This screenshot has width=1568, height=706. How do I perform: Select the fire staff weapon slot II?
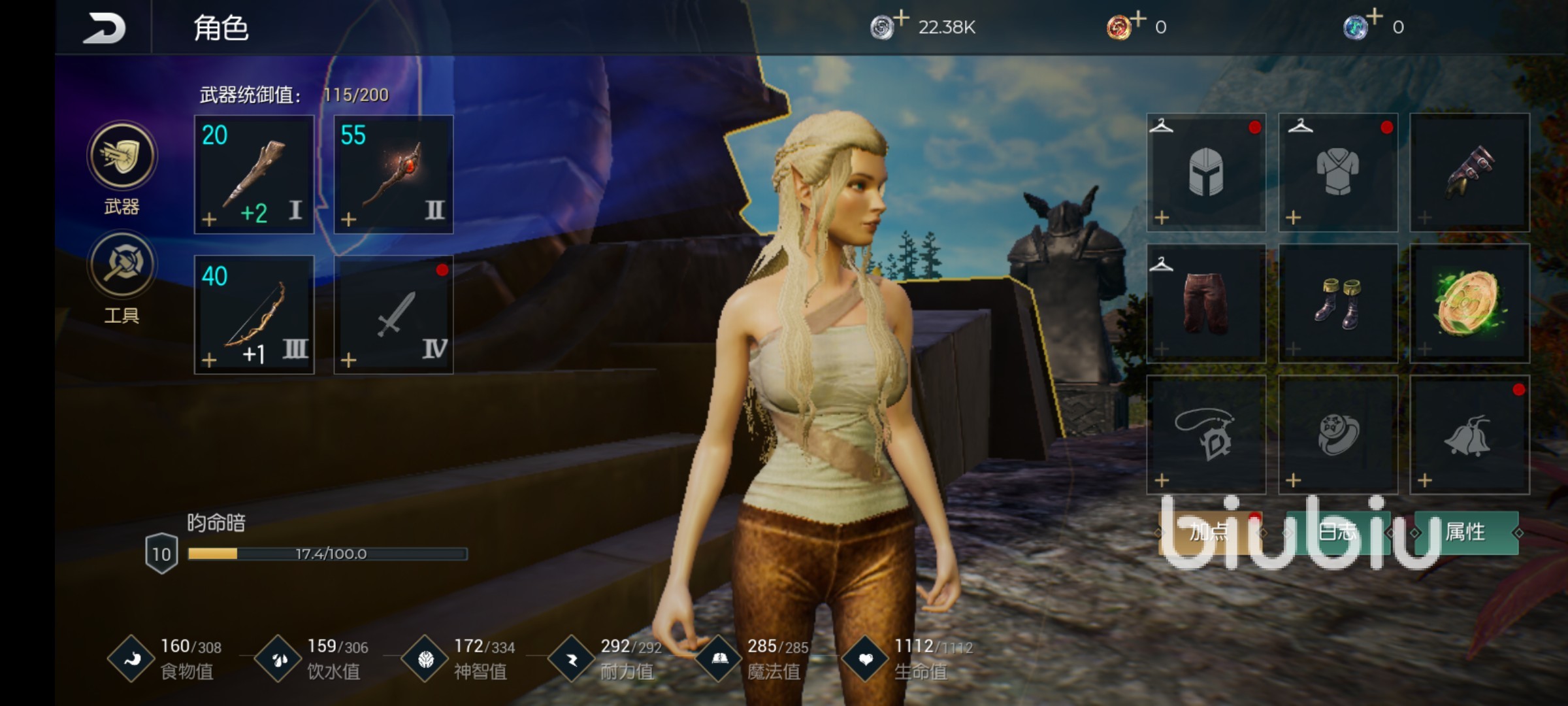click(x=393, y=175)
